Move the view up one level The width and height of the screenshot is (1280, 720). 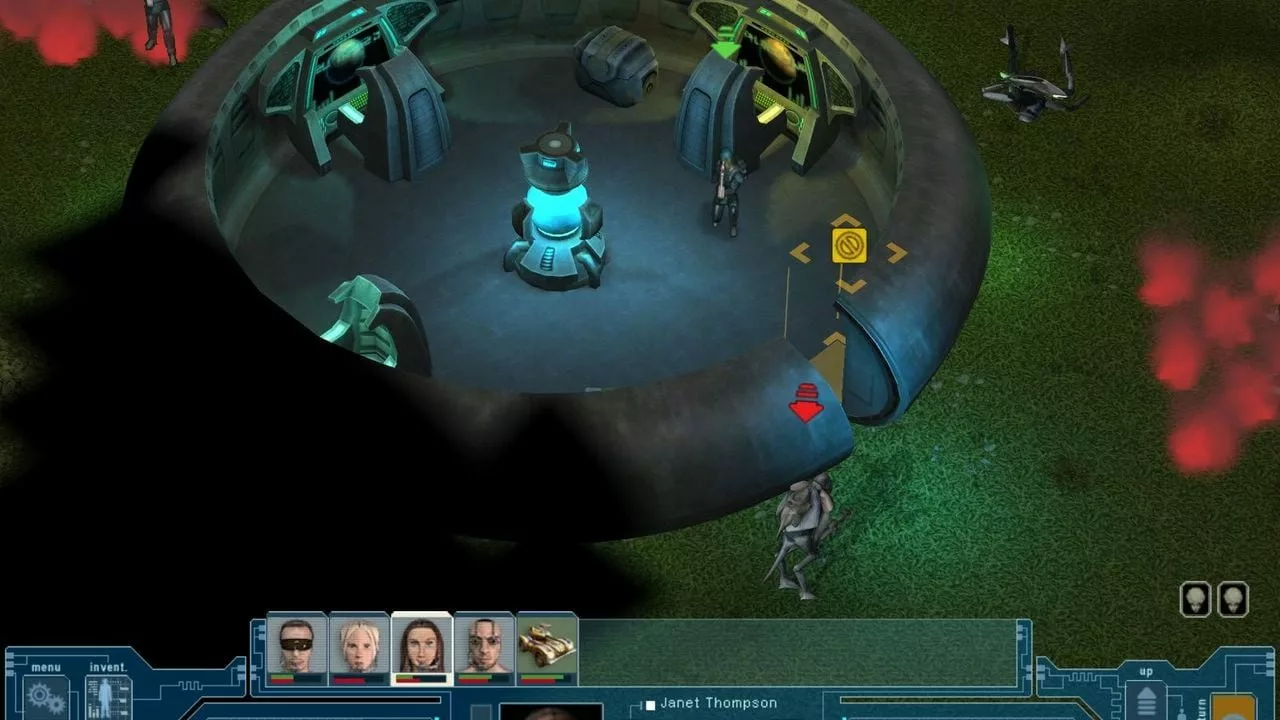1146,700
